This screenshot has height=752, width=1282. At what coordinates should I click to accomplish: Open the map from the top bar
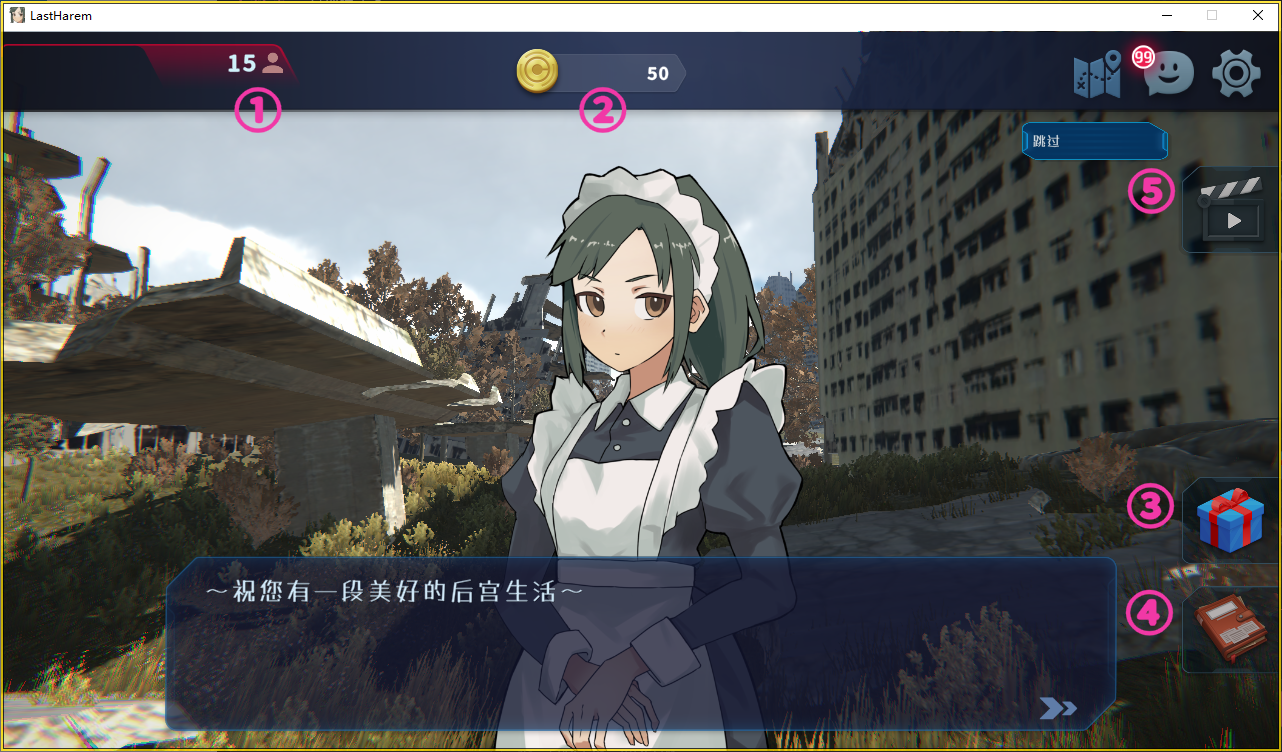(1097, 75)
